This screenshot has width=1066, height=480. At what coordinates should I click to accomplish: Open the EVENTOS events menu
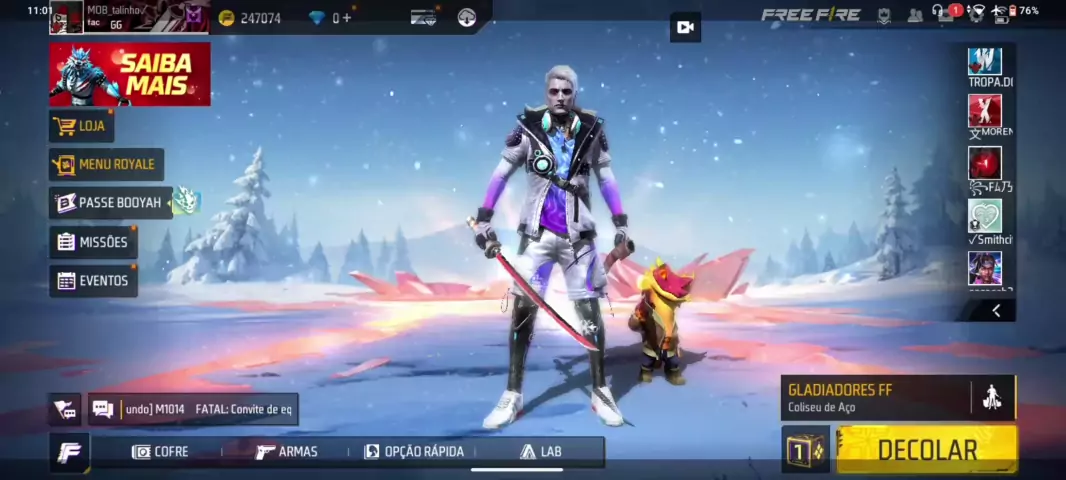pyautogui.click(x=93, y=281)
